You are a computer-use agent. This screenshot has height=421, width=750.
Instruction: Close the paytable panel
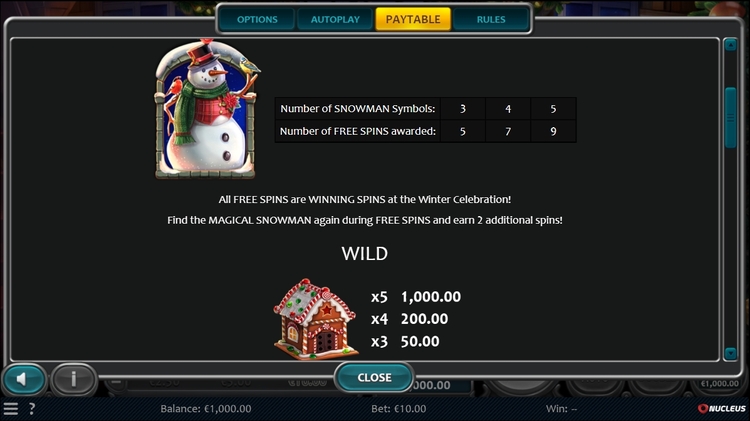374,378
